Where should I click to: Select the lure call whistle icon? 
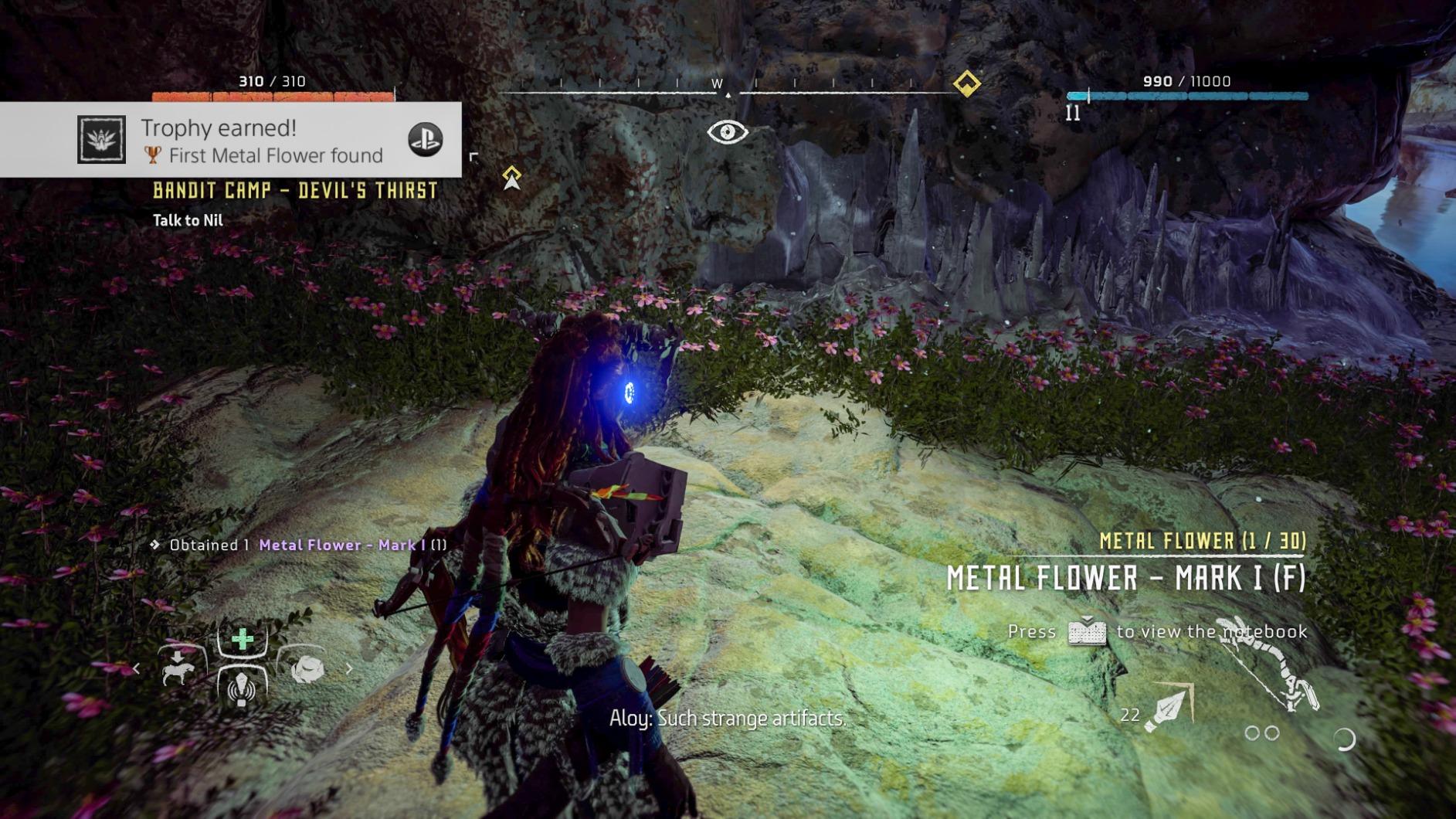pyautogui.click(x=242, y=688)
